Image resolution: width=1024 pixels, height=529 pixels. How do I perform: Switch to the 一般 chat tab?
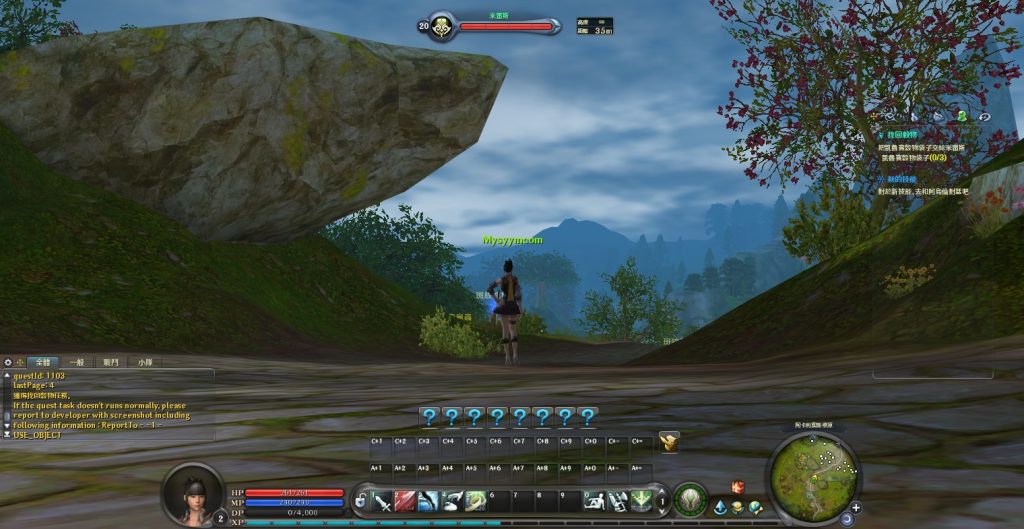point(75,362)
